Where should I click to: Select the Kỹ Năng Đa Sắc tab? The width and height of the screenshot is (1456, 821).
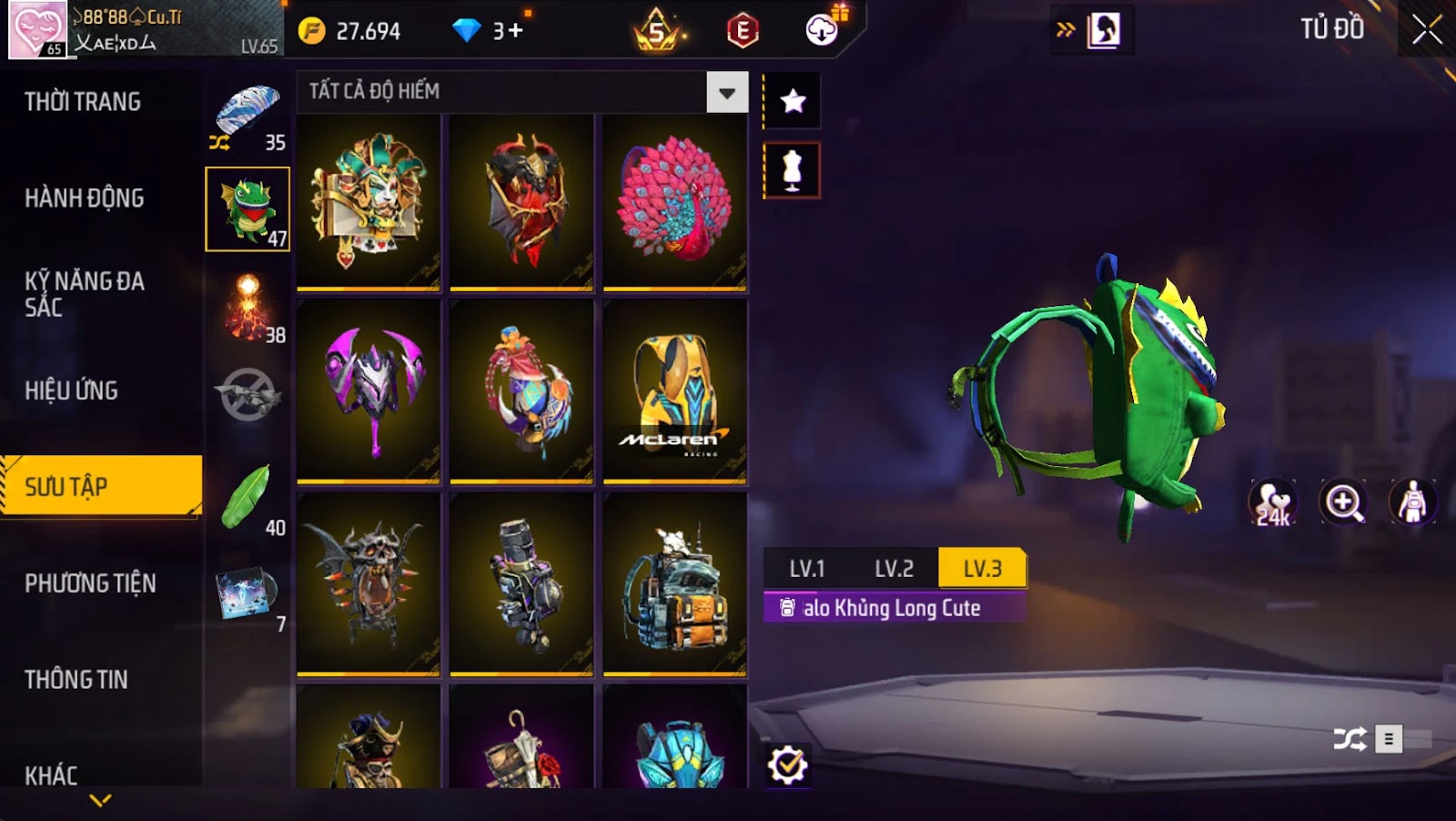(84, 294)
